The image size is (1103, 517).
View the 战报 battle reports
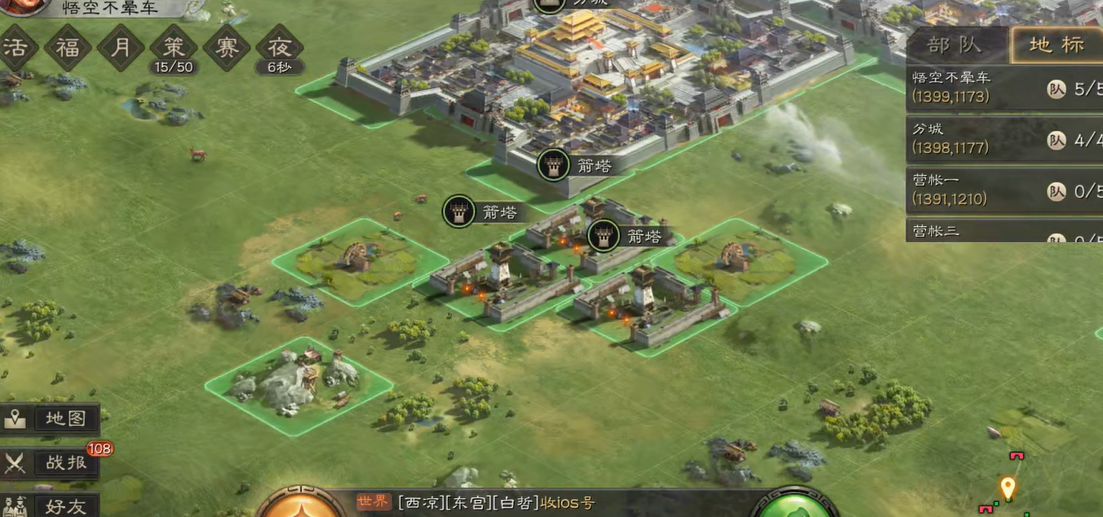[52, 463]
